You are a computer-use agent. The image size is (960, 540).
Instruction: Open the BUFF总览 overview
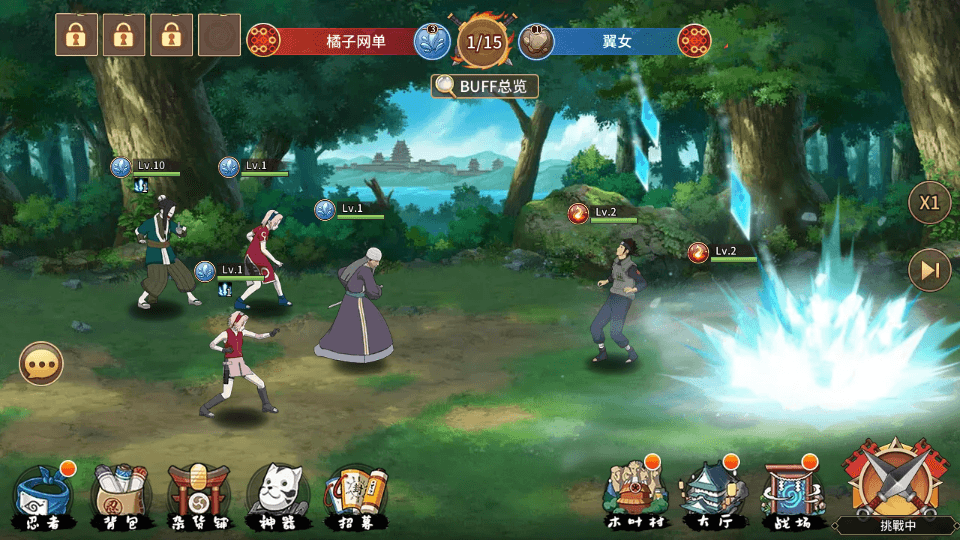[x=485, y=86]
